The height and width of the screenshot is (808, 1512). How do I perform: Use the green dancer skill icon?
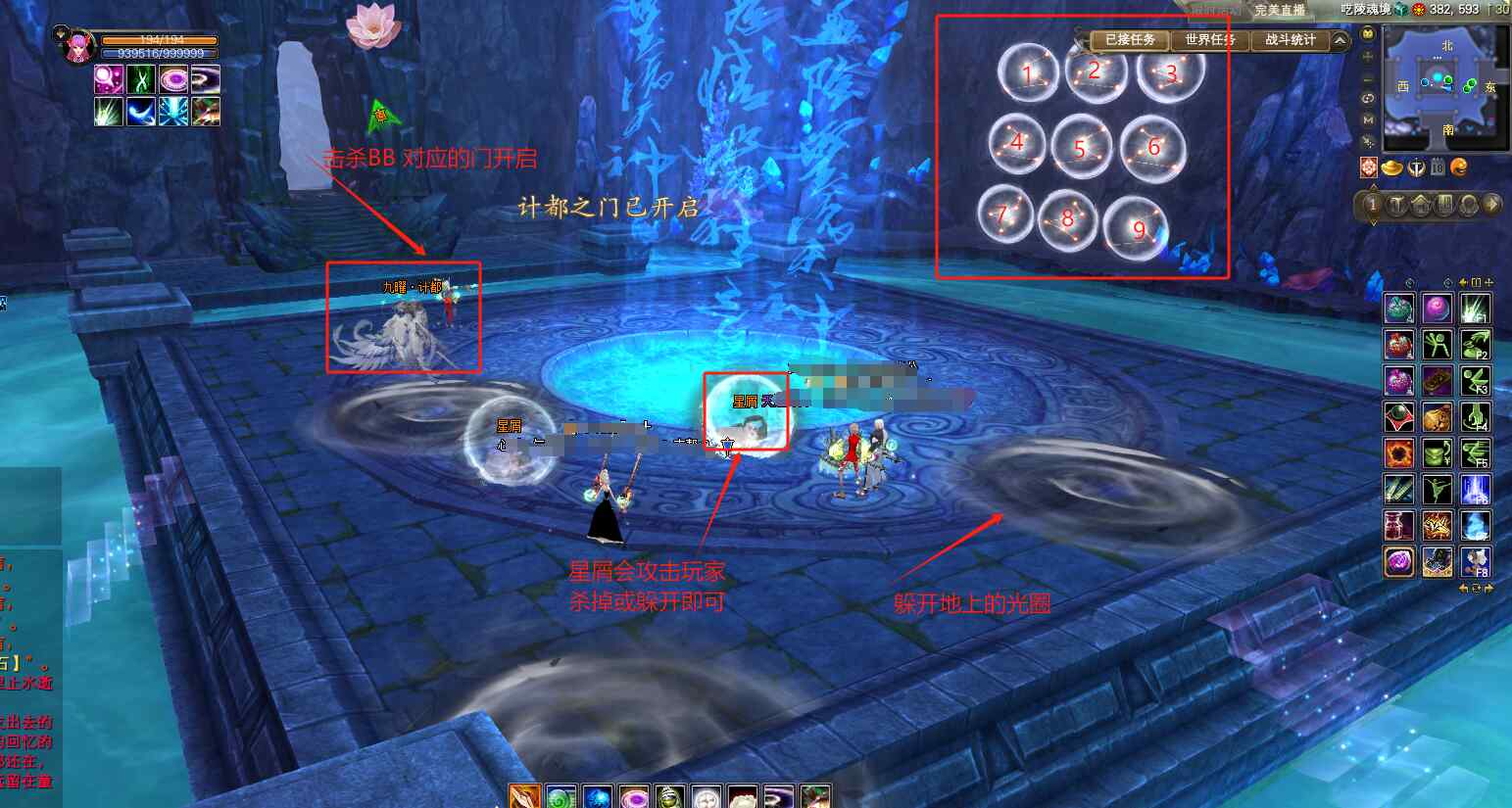[x=1438, y=490]
